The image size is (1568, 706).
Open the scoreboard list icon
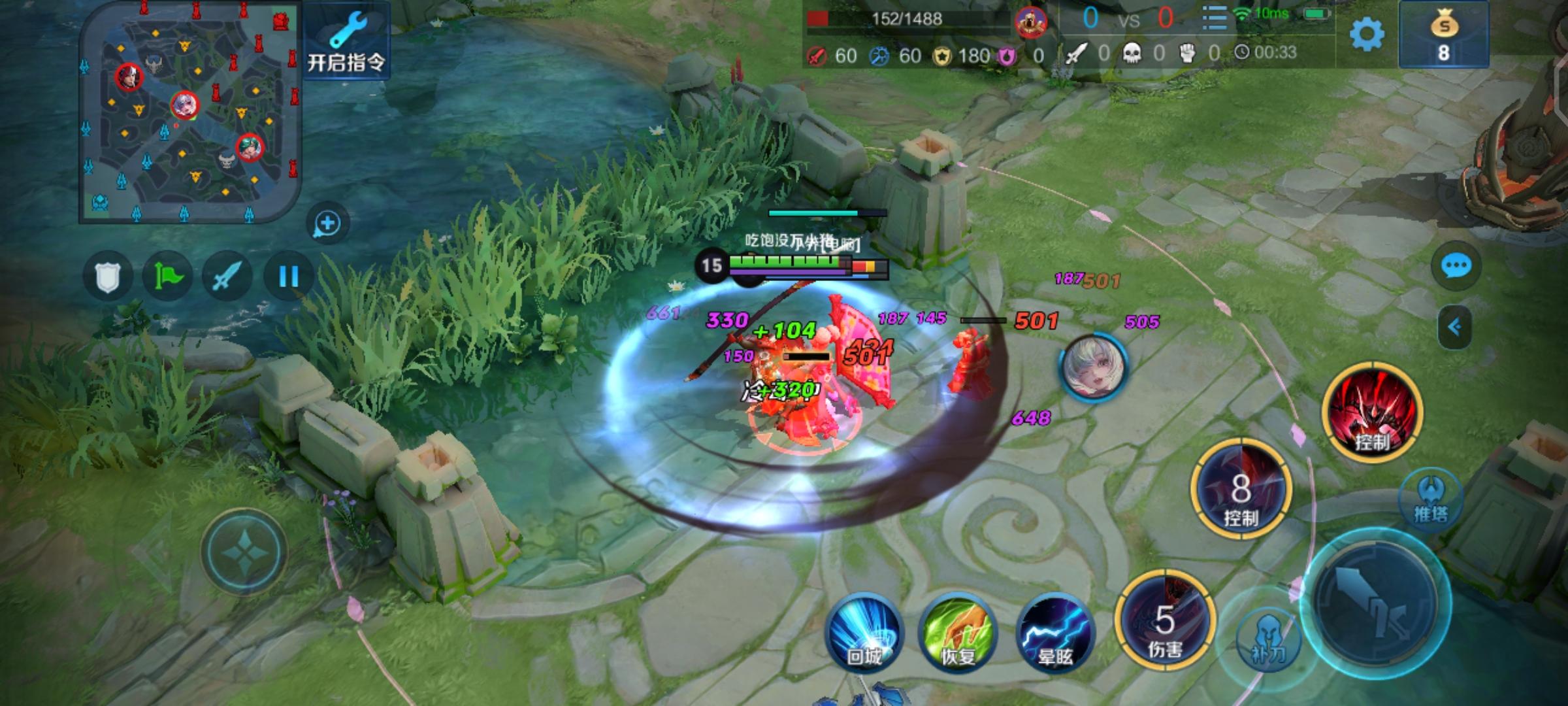coord(1214,18)
